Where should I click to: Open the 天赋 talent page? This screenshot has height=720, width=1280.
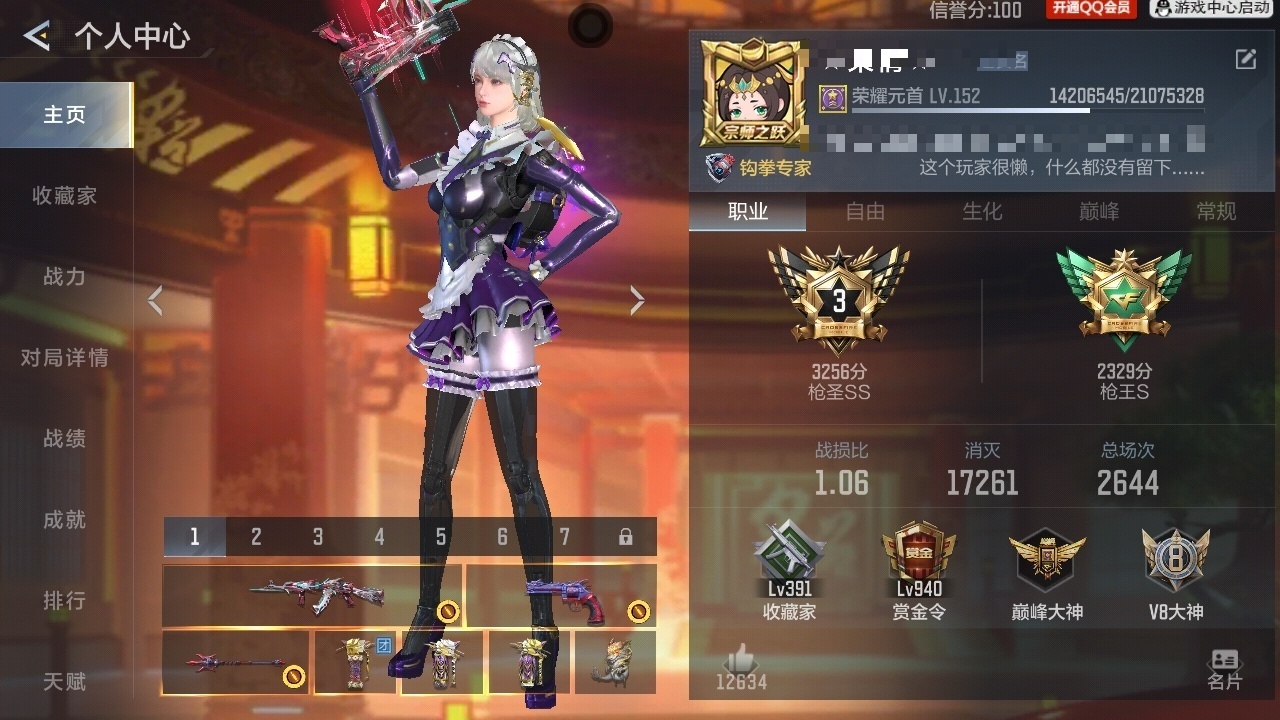pos(65,682)
